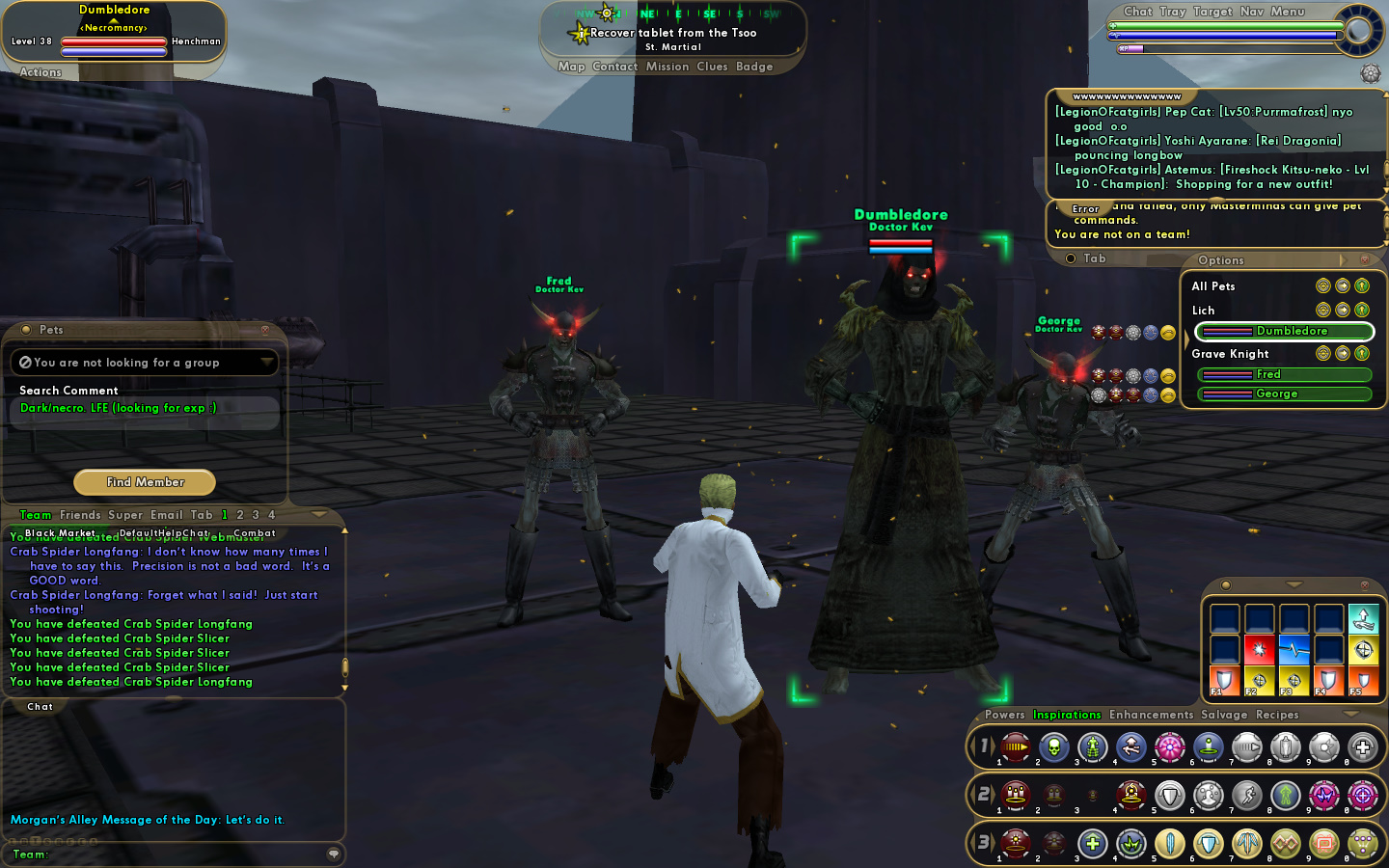1389x868 pixels.
Task: Open the Salvage tab
Action: coord(1224,715)
